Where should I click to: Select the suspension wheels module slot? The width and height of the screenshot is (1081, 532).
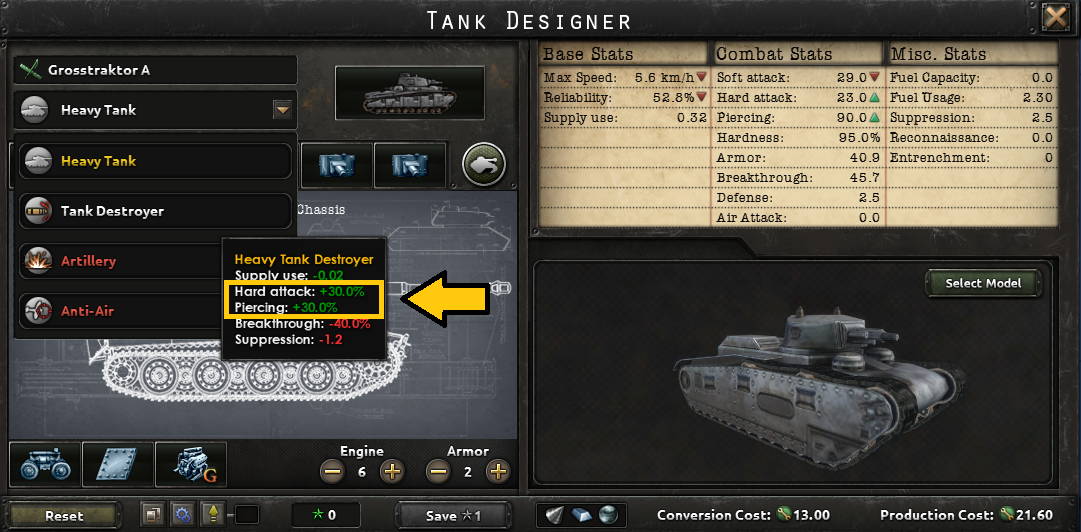coord(44,465)
